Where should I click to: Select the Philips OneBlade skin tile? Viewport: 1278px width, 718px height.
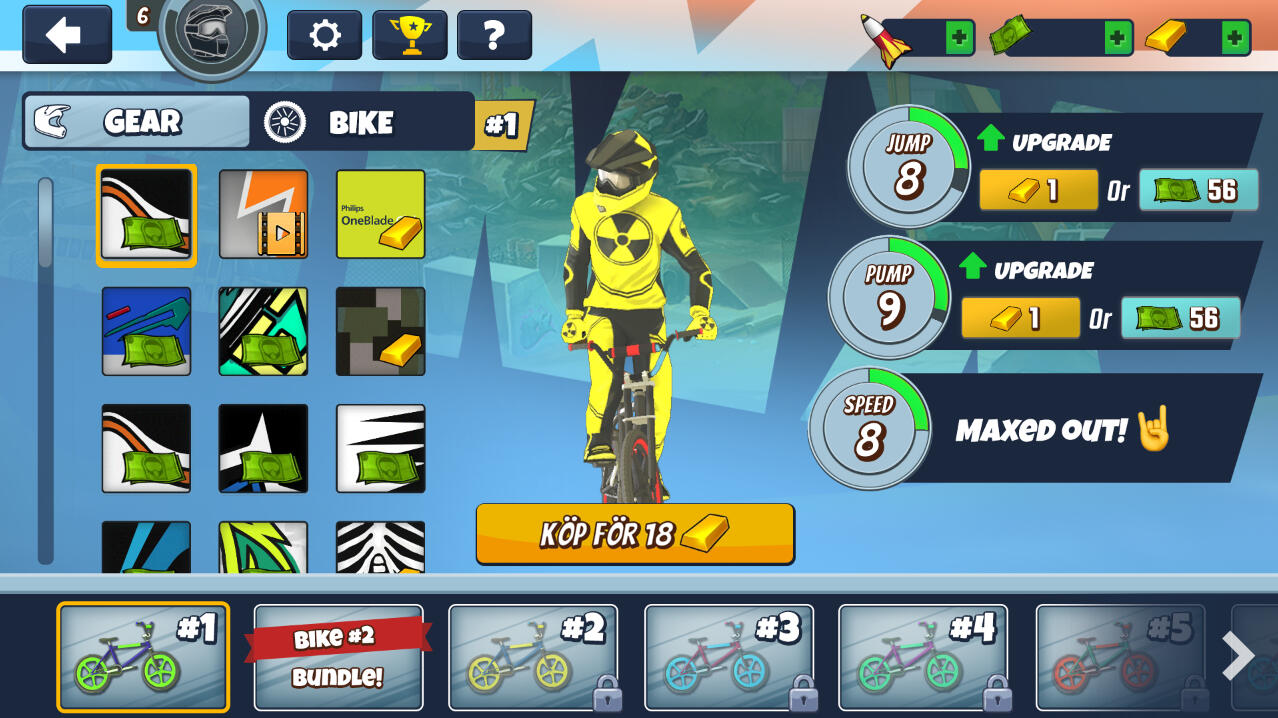(x=380, y=214)
